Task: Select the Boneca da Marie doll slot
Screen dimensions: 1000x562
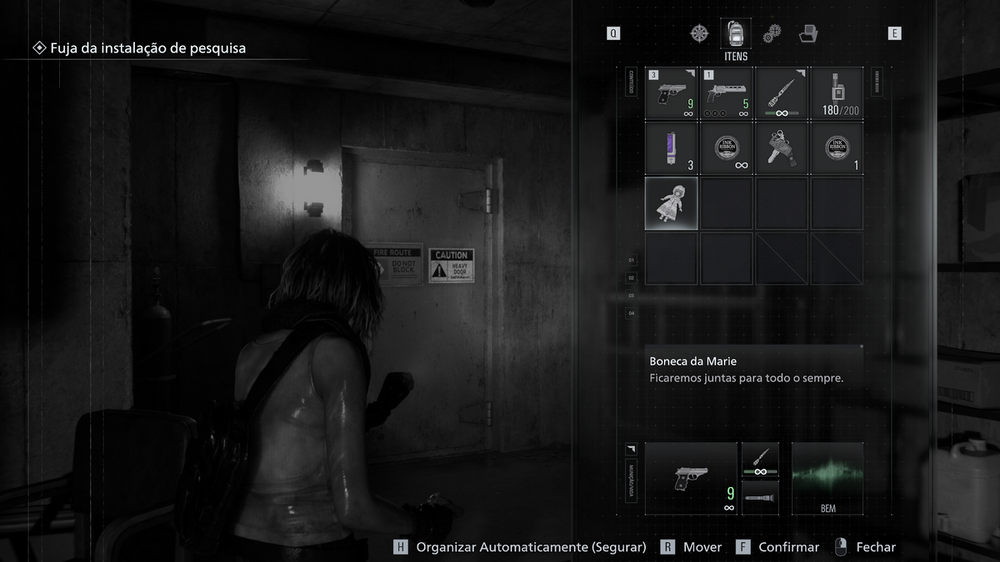Action: (672, 203)
